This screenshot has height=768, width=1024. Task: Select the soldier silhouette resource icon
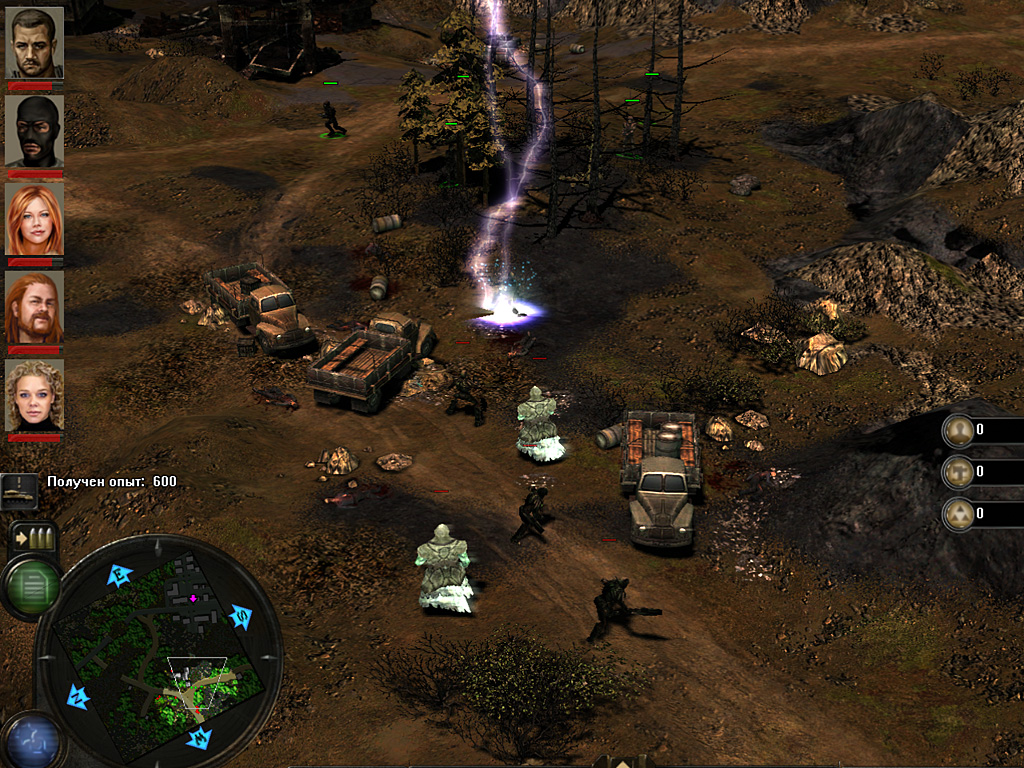959,430
